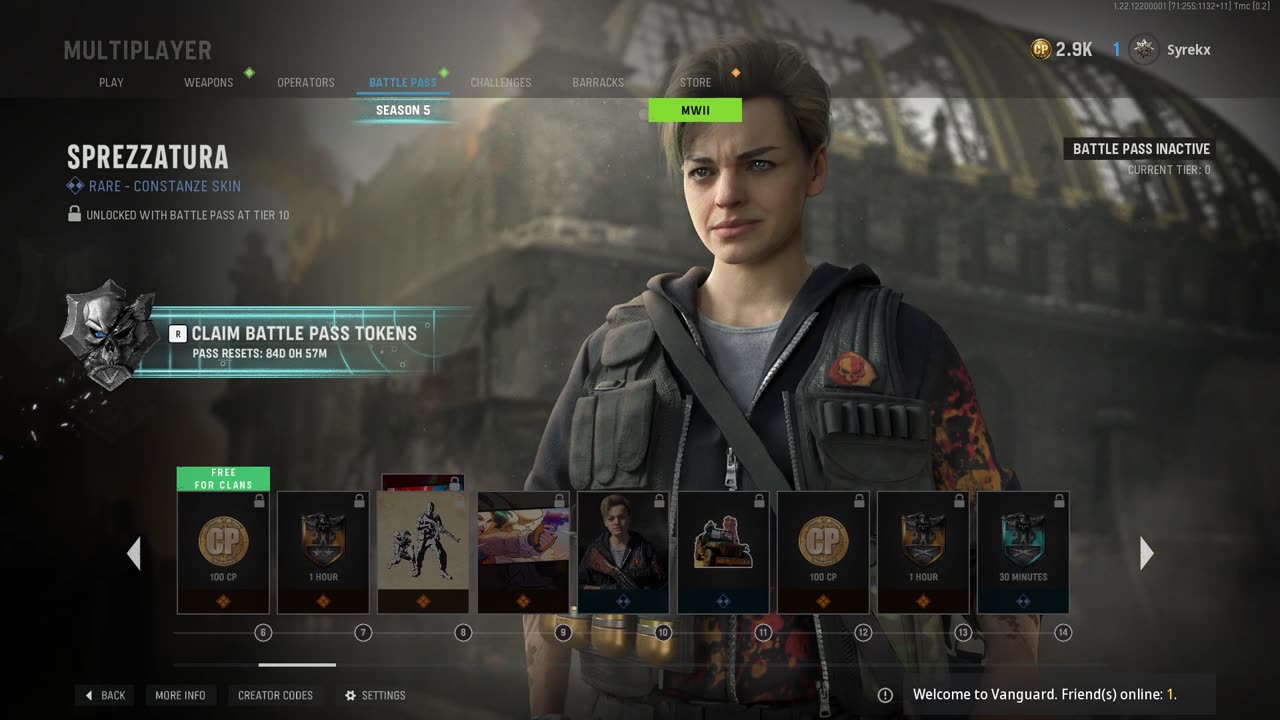Screen dimensions: 1280x720
Task: Show previous battle pass tiers arrow
Action: pyautogui.click(x=134, y=553)
